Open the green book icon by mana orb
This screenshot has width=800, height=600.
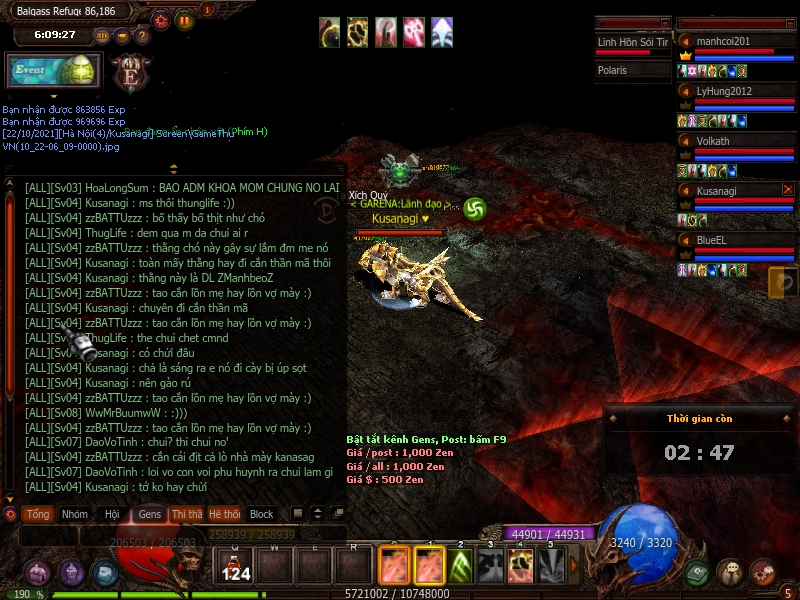click(697, 572)
